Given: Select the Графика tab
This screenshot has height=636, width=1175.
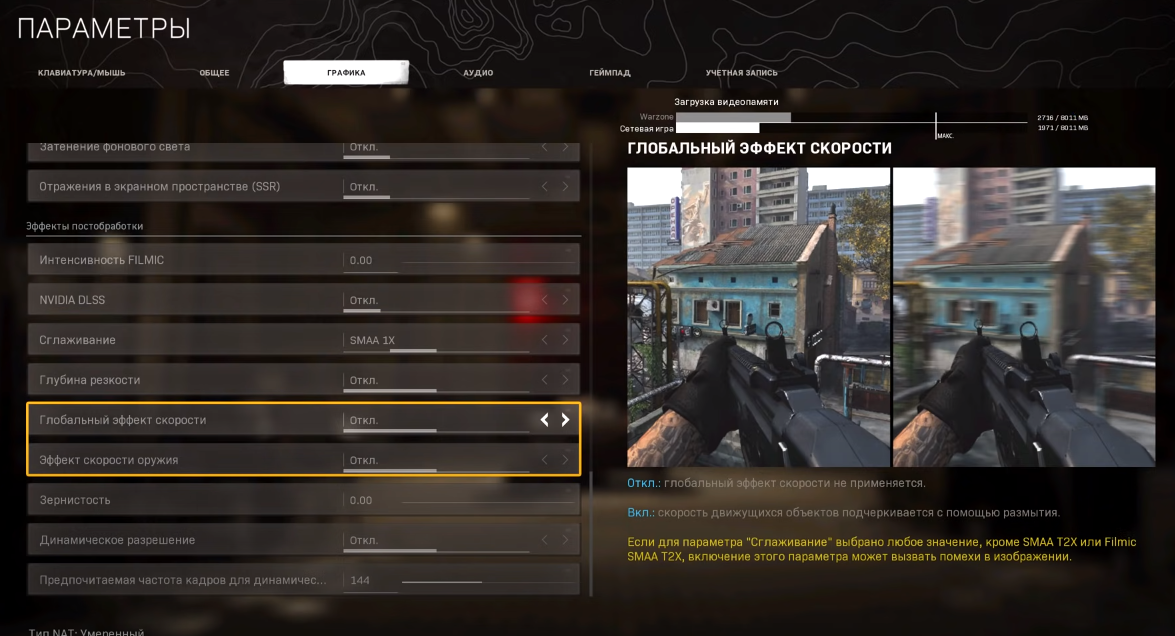Looking at the screenshot, I should [346, 73].
